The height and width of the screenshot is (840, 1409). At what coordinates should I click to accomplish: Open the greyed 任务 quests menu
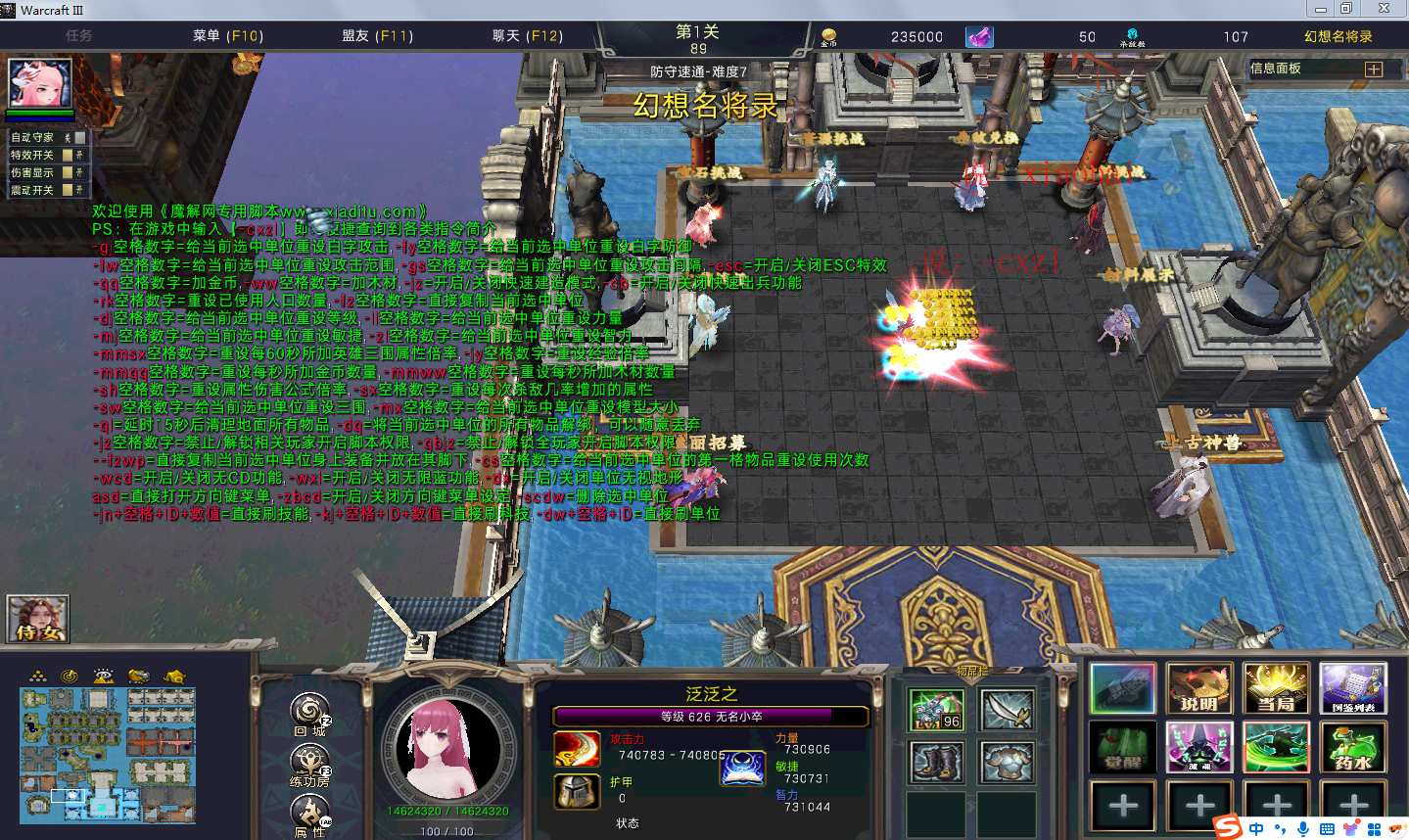79,36
